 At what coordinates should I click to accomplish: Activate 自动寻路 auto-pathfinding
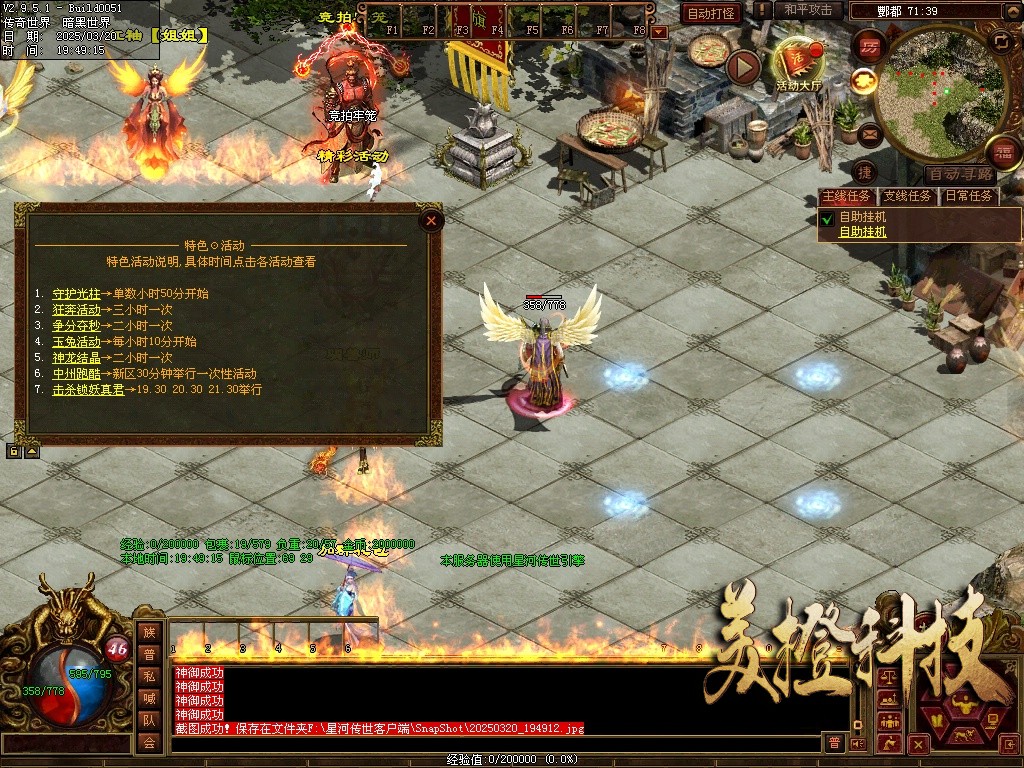coord(958,174)
